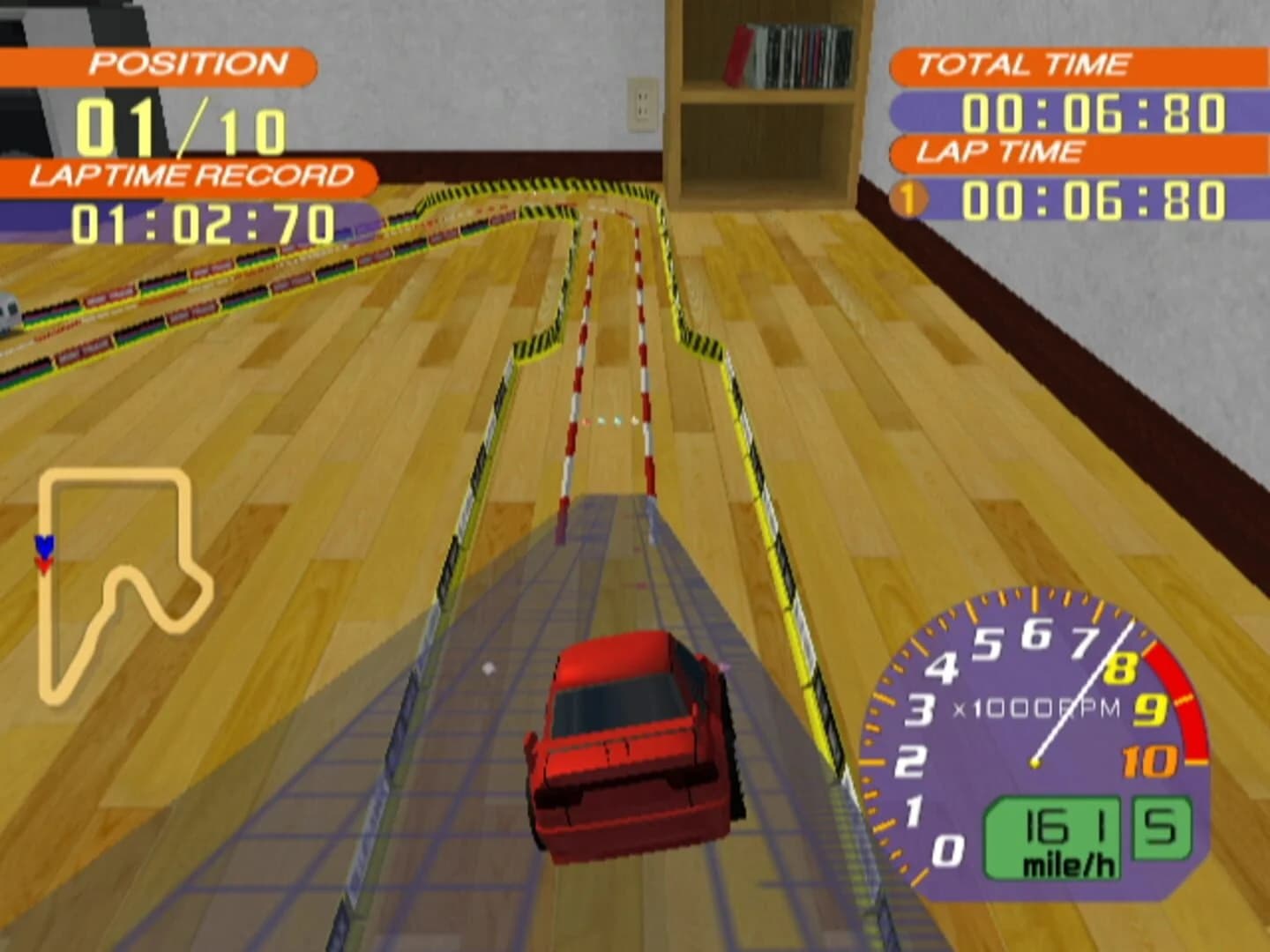Click the 01:02:70 record time text
Viewport: 1270px width, 952px height.
pyautogui.click(x=203, y=222)
